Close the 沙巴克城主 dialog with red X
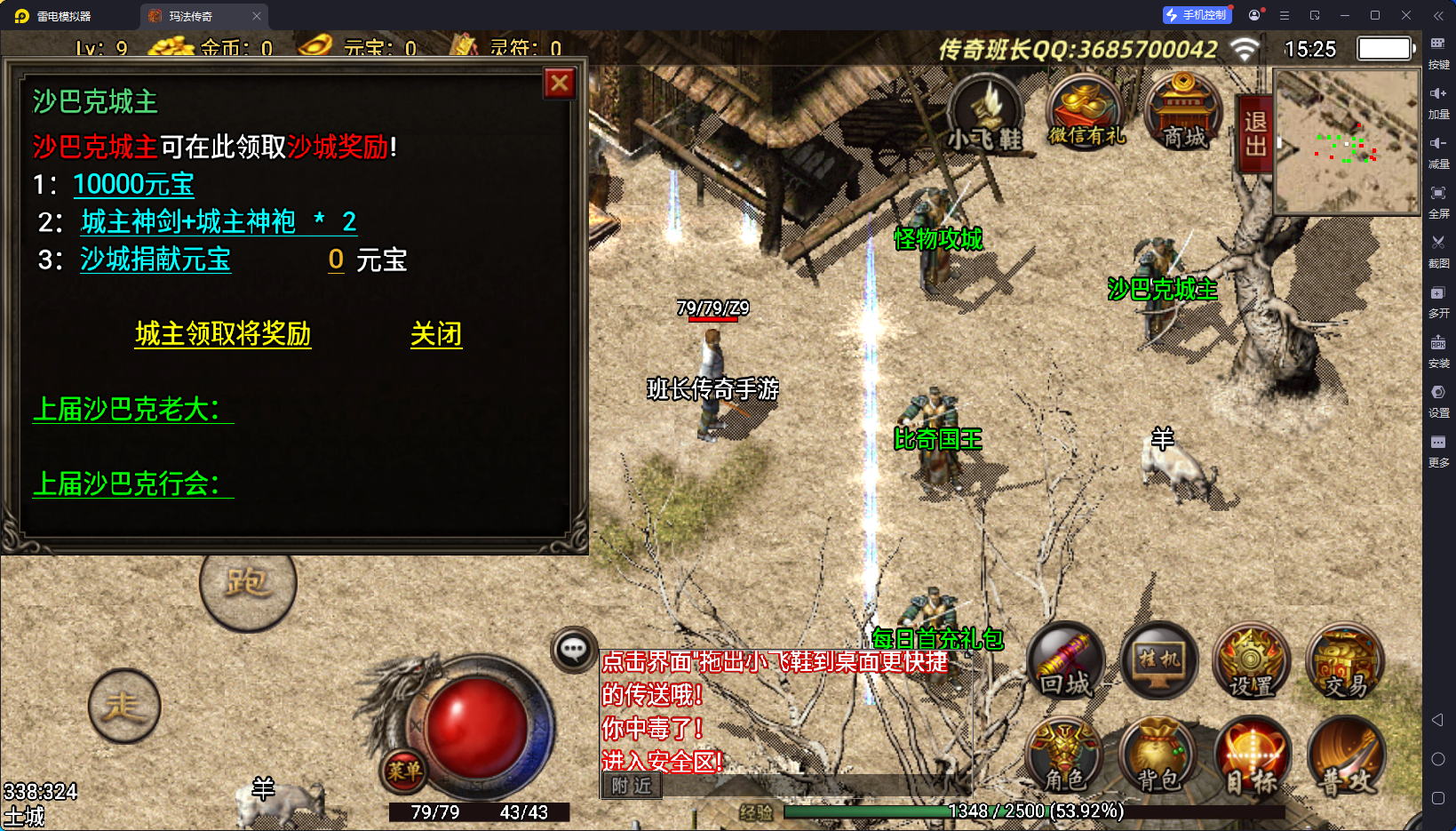 coord(560,84)
